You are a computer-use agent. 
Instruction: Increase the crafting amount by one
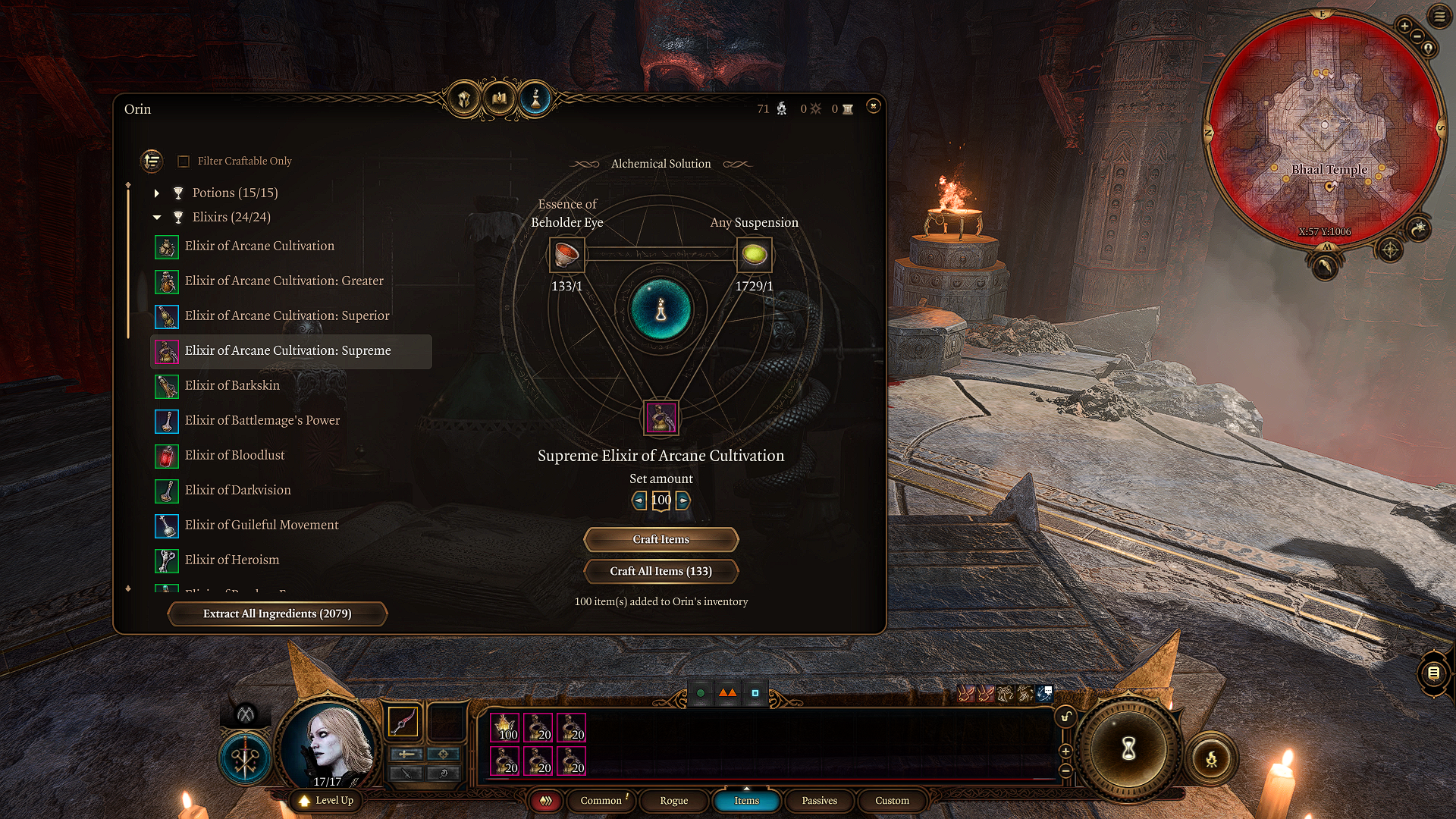click(x=683, y=500)
